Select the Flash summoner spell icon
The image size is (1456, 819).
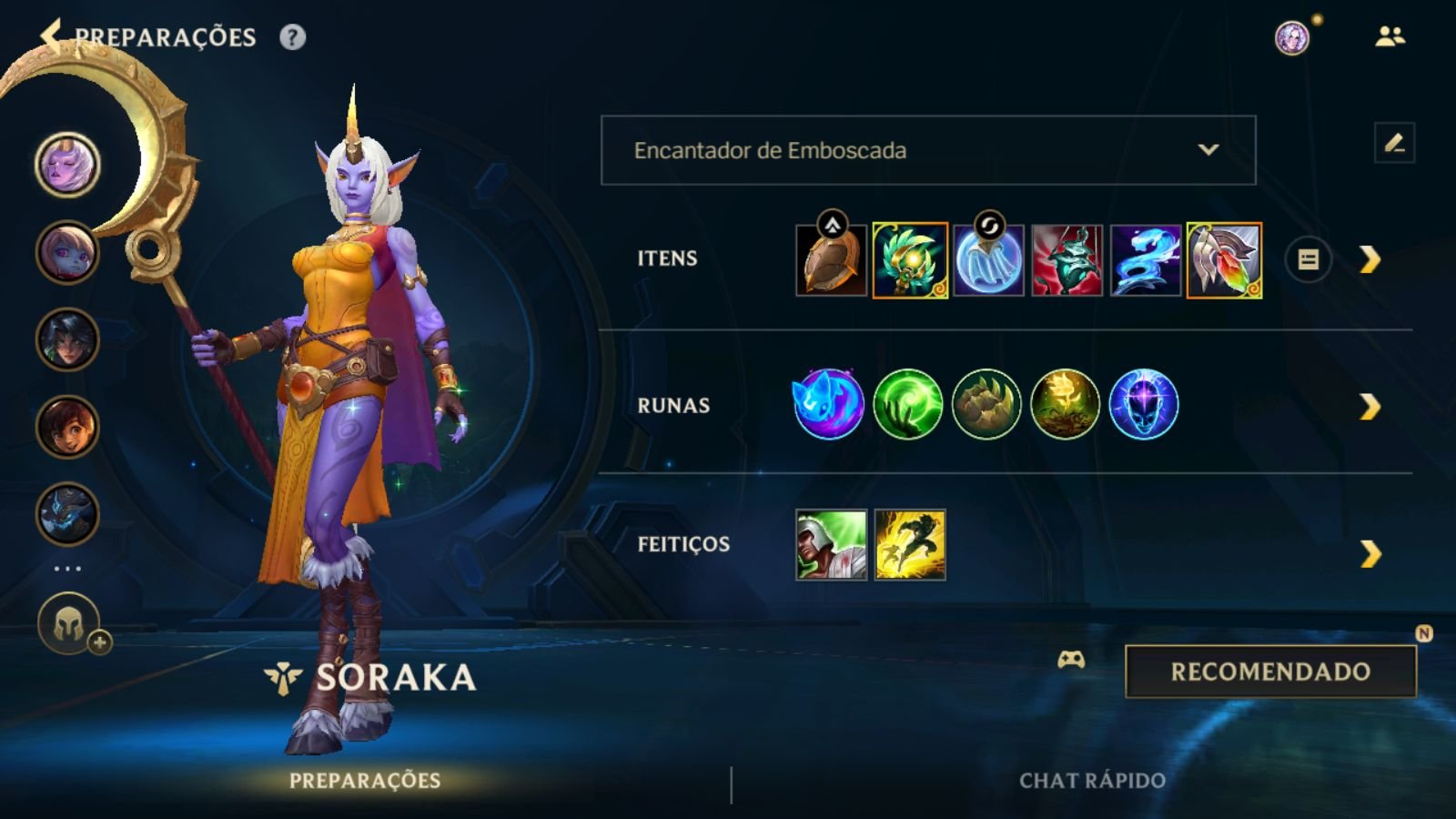(x=909, y=544)
